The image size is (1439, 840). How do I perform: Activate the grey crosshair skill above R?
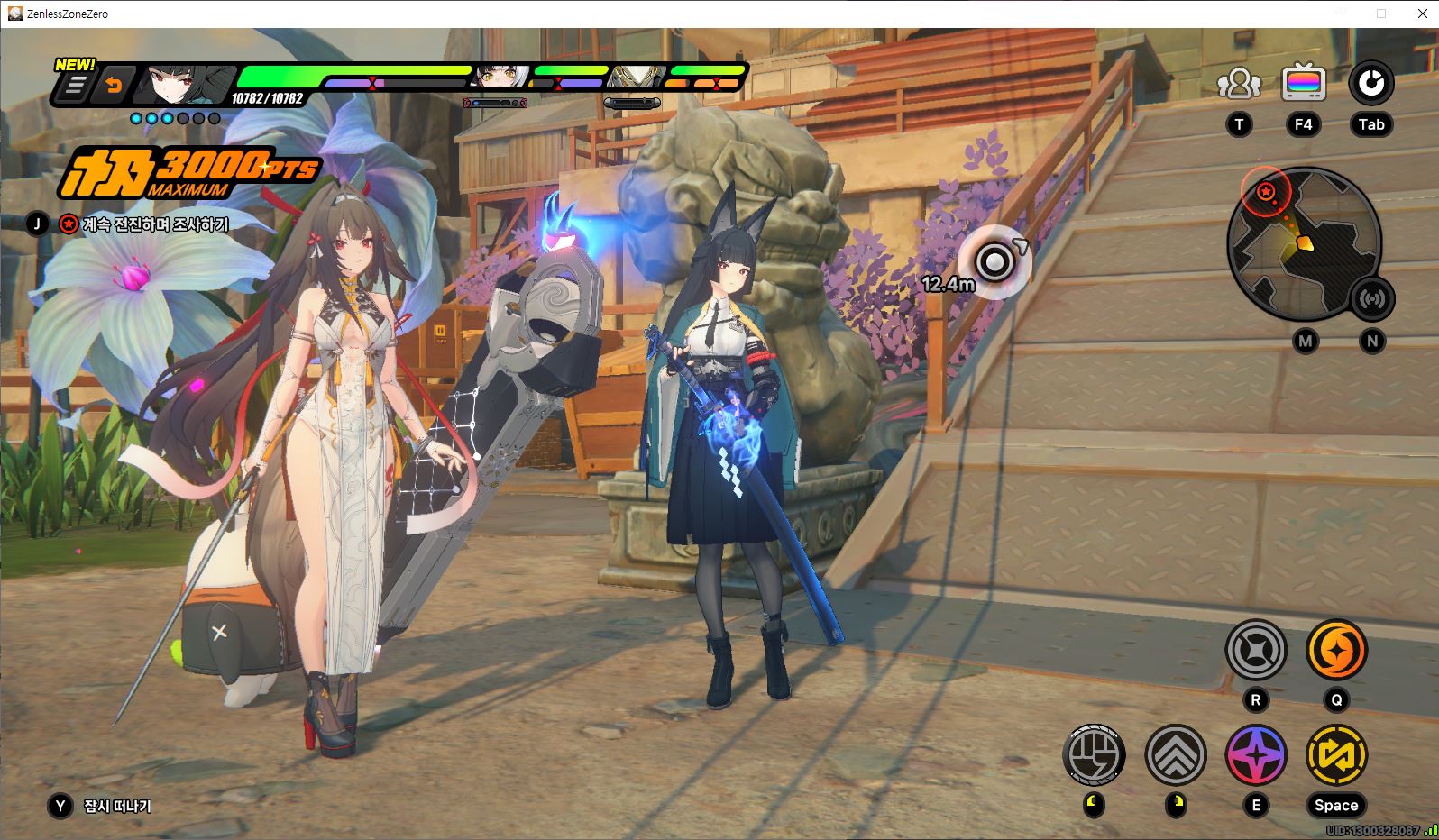(1256, 649)
